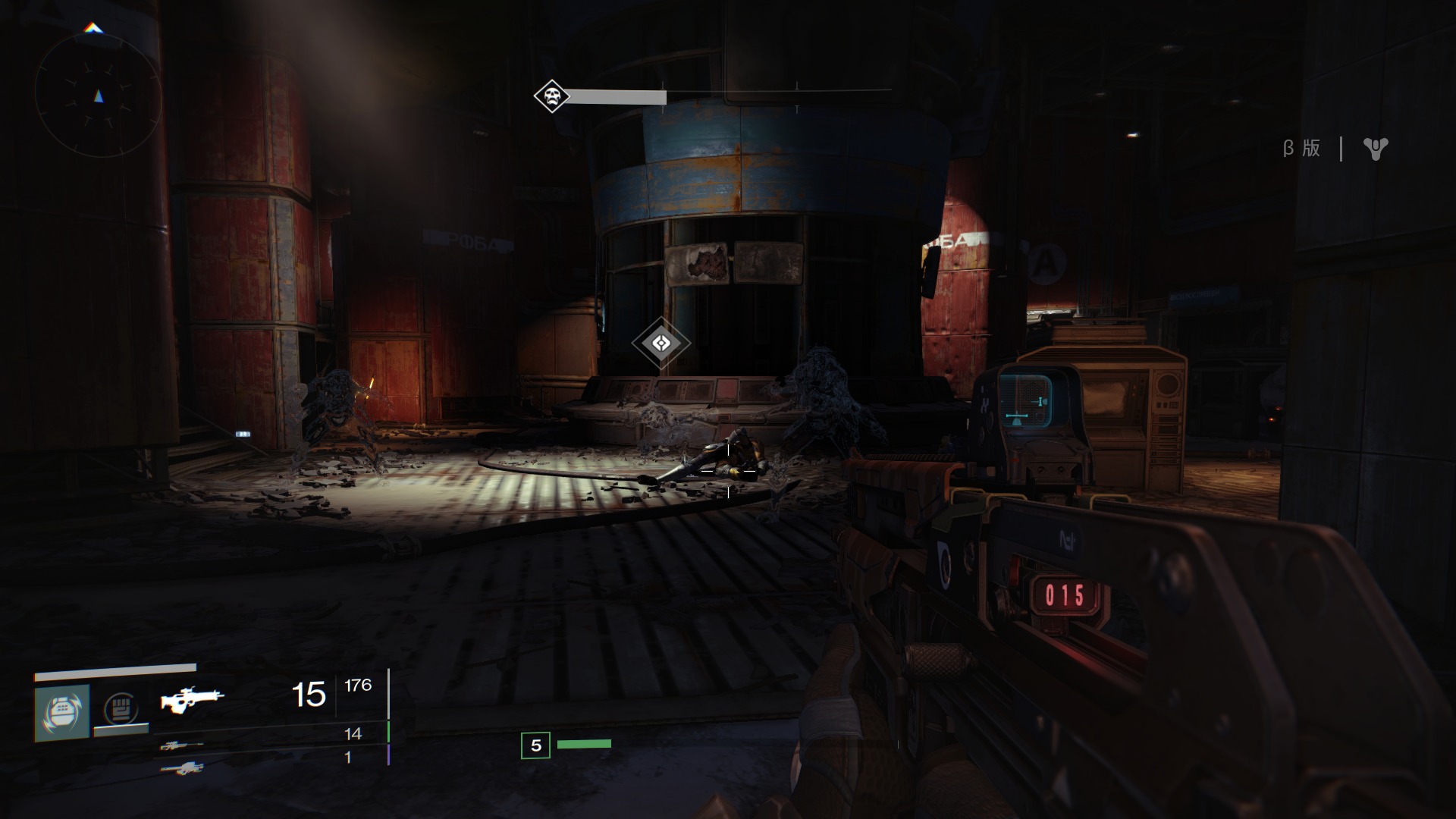Screen dimensions: 1456x819
Task: Select the boss skull icon
Action: pos(551,96)
